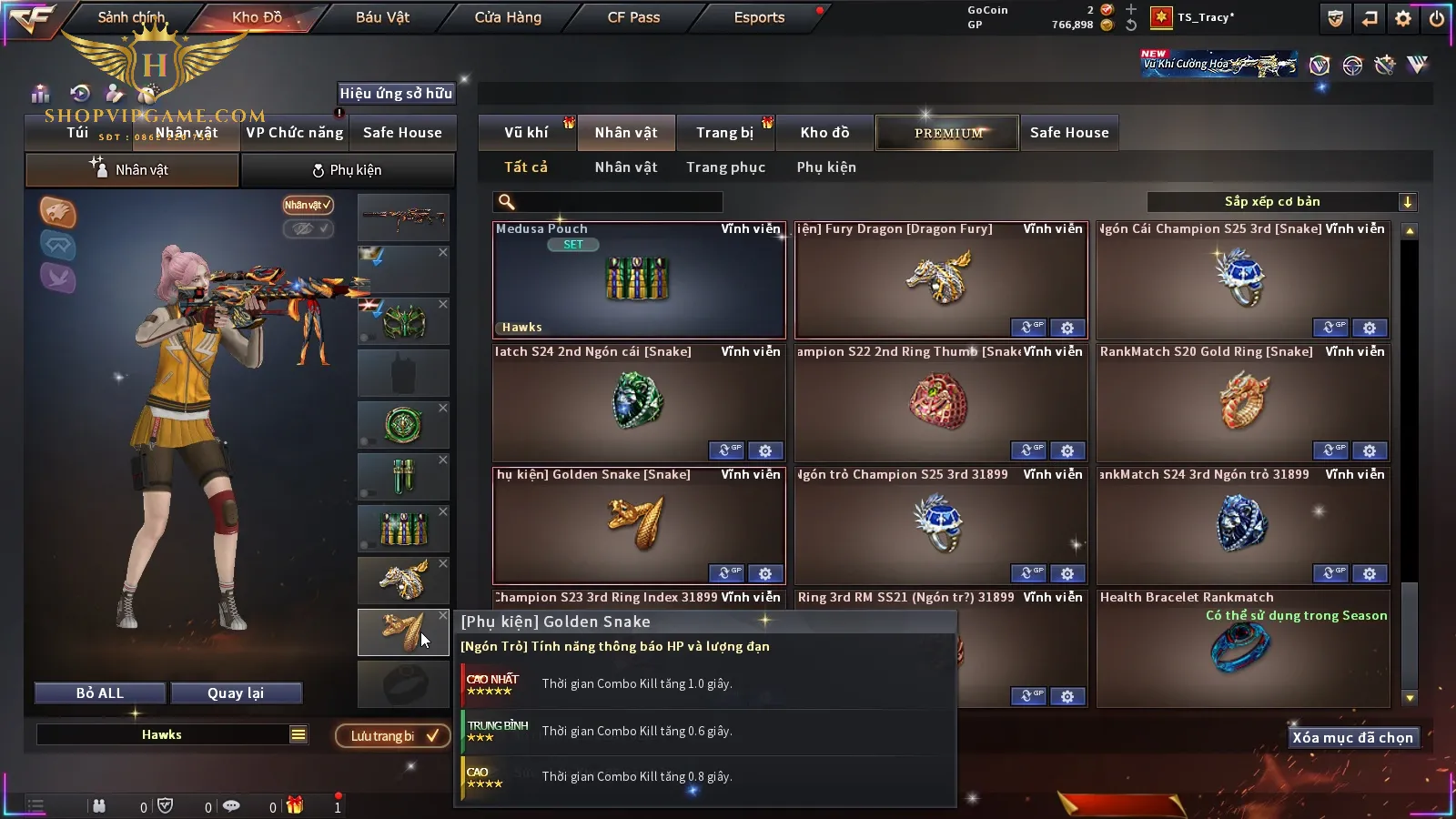
Task: Select the Medusa Pouch item
Action: 638,280
